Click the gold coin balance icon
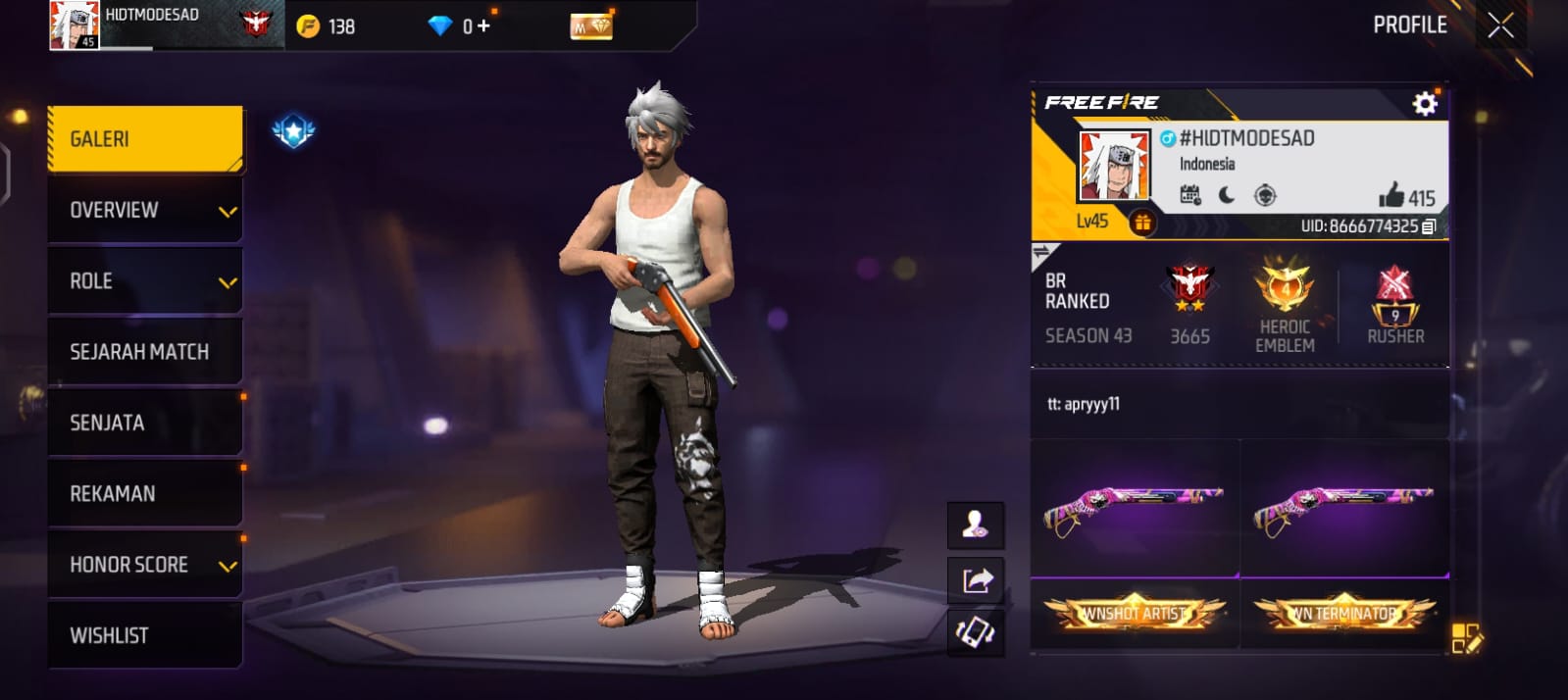 308,26
